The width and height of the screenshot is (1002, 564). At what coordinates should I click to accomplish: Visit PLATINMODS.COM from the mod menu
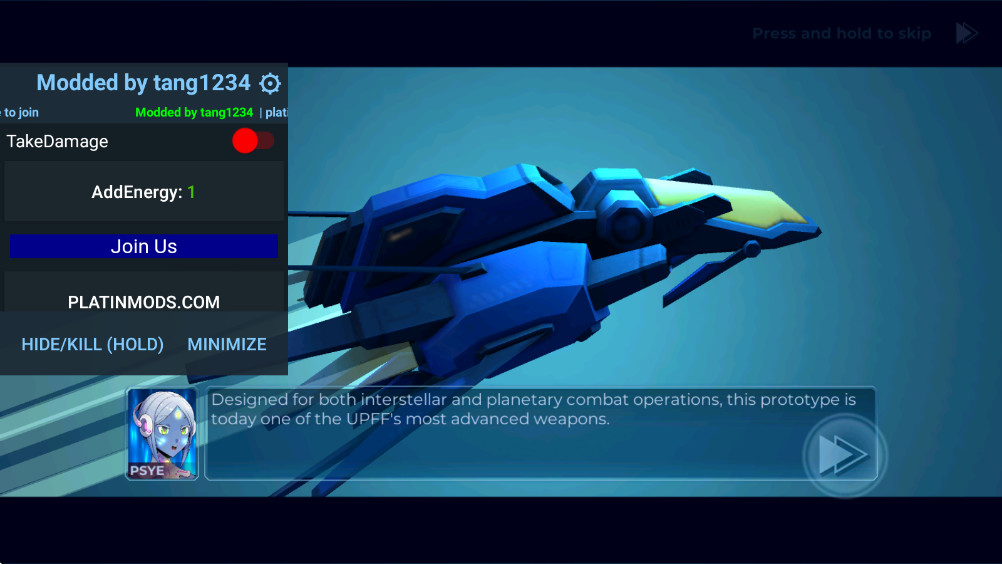[x=144, y=302]
